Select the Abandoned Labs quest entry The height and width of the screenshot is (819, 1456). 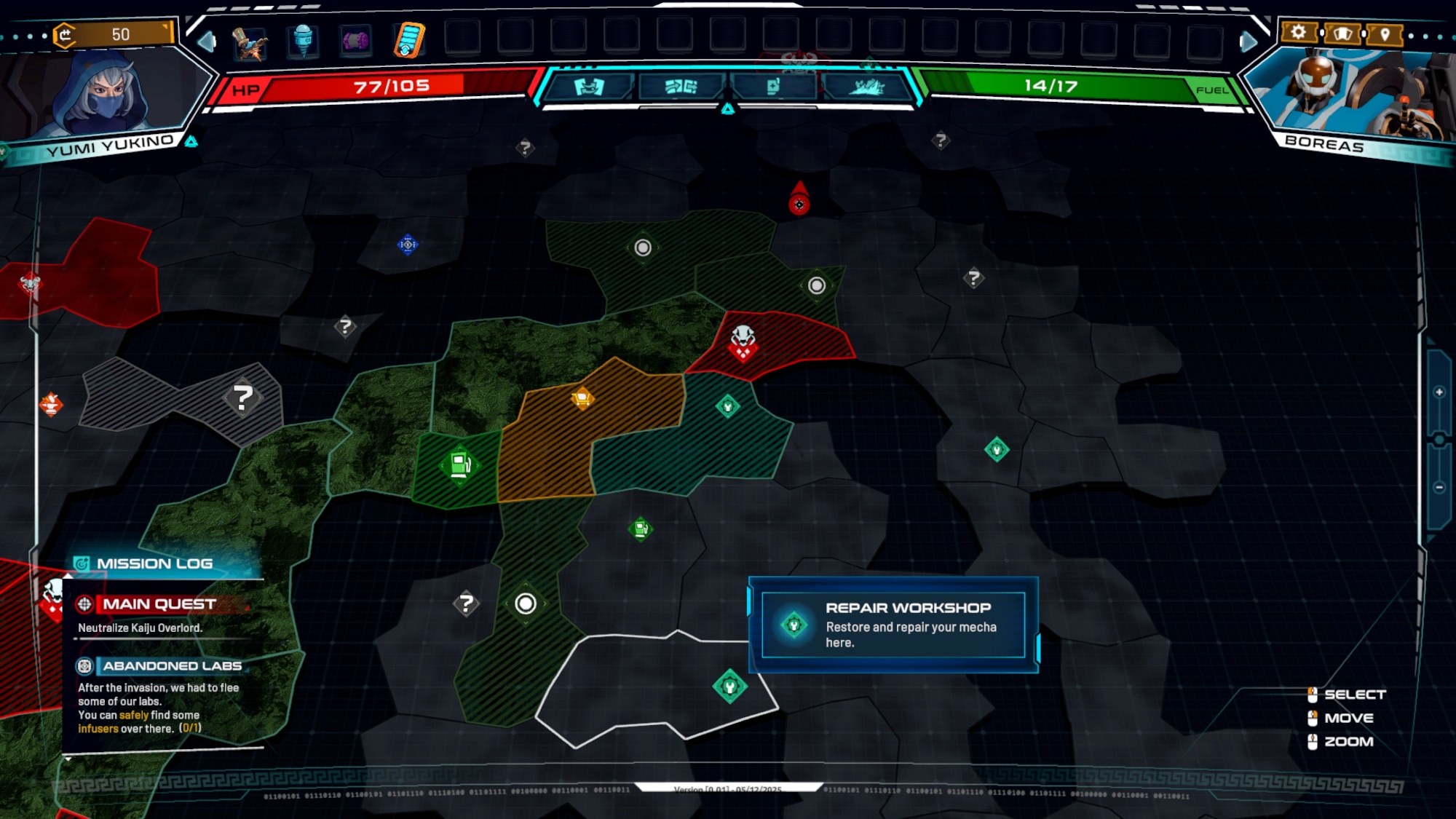point(172,666)
